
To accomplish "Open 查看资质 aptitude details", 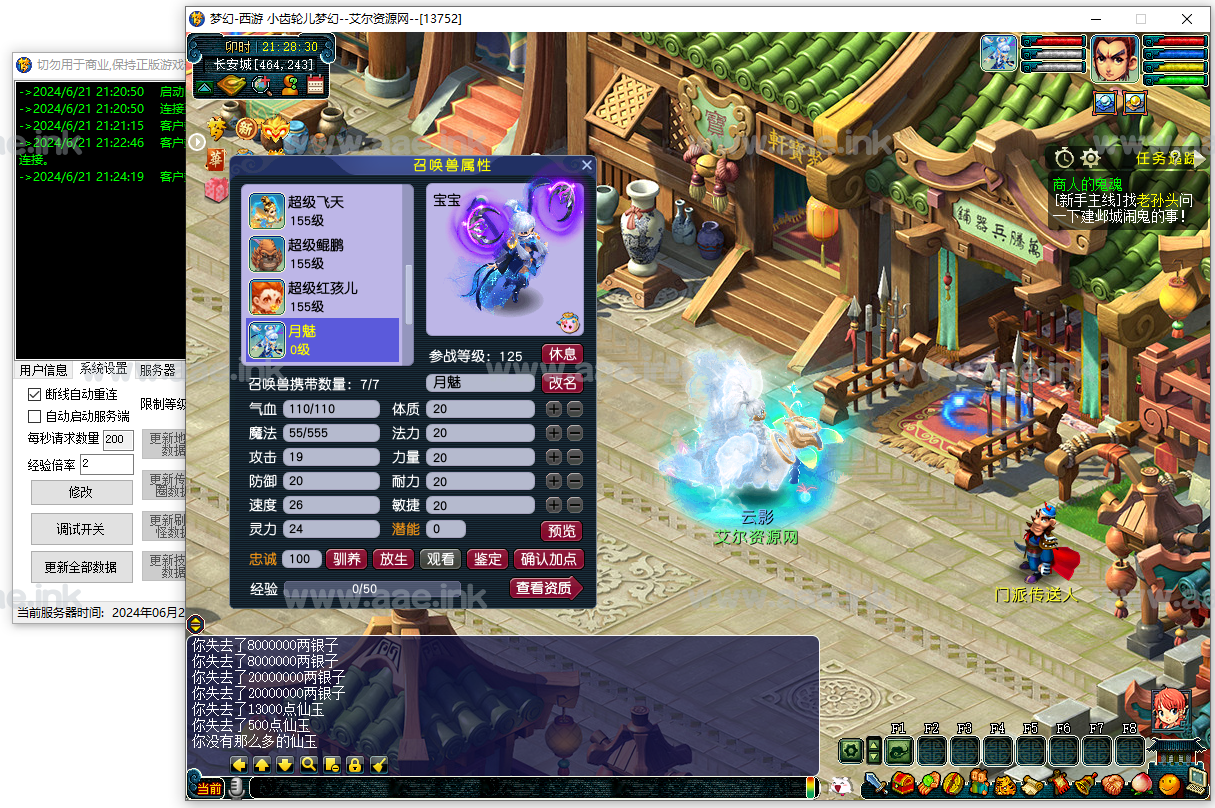I will pos(545,589).
